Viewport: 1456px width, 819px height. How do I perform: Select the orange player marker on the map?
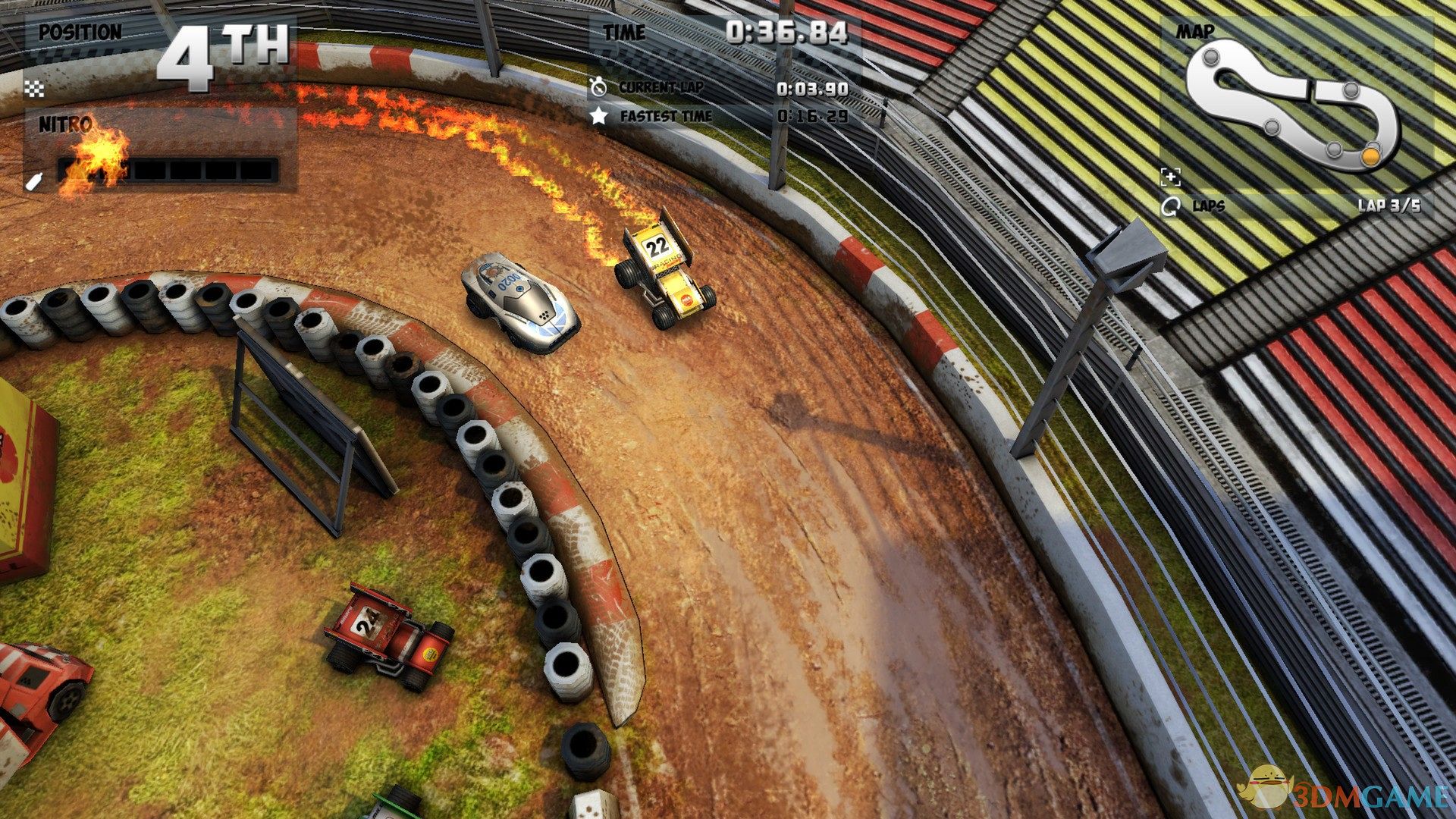pyautogui.click(x=1370, y=155)
